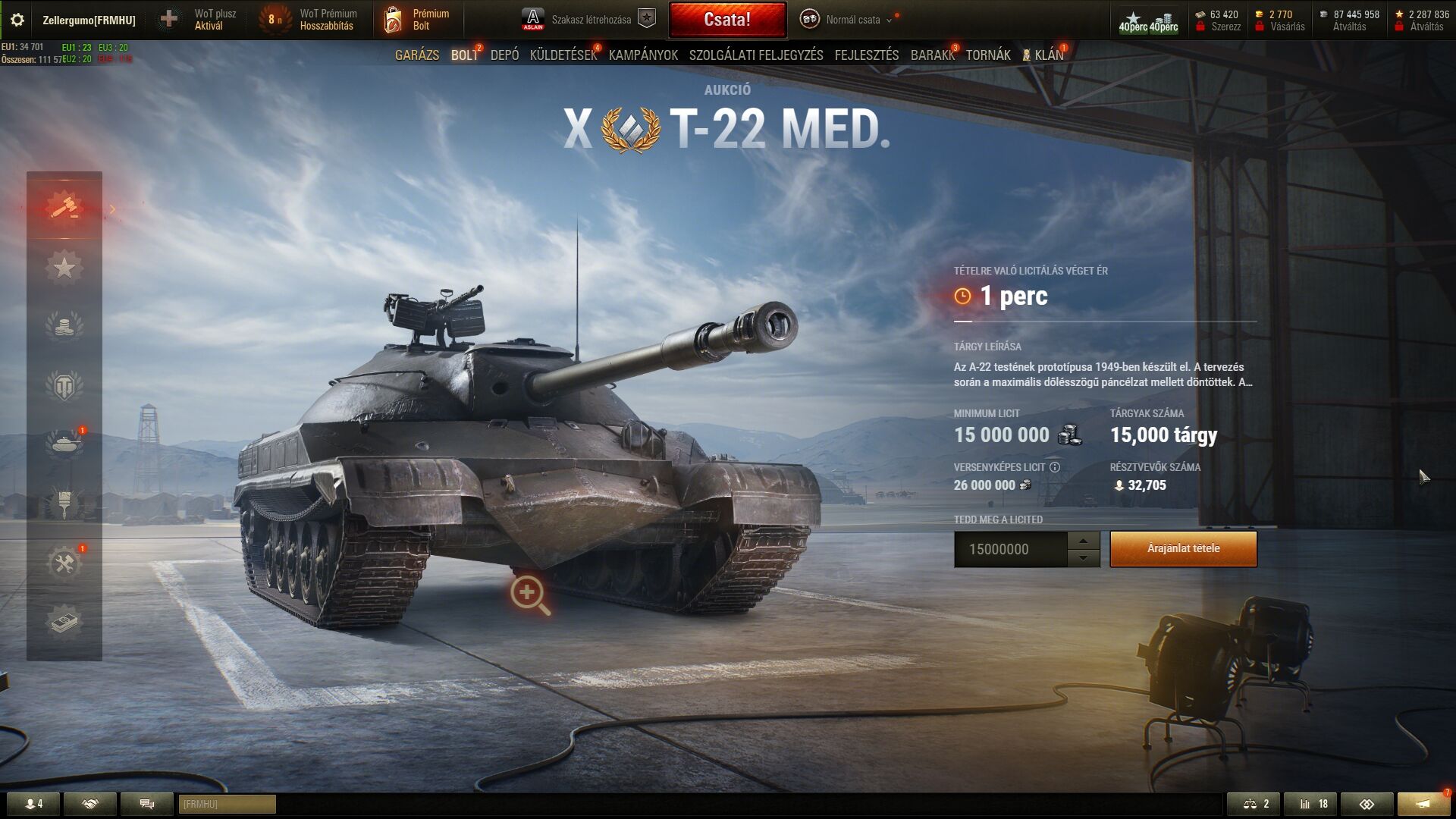Increase the bid with the up arrow
Viewport: 1456px width, 819px height.
[x=1084, y=541]
